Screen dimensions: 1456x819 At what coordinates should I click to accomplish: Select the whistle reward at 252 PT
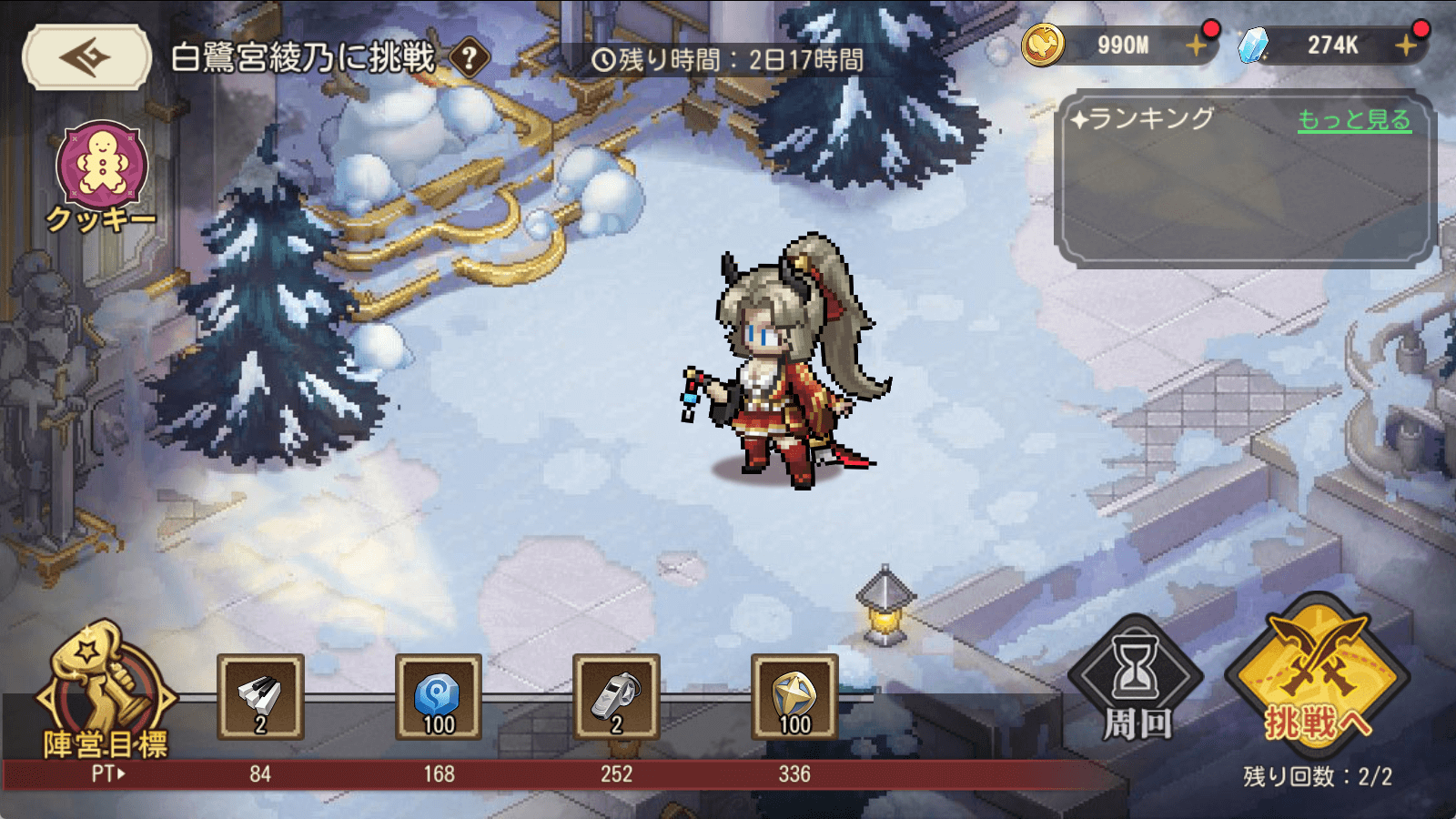coord(616,697)
